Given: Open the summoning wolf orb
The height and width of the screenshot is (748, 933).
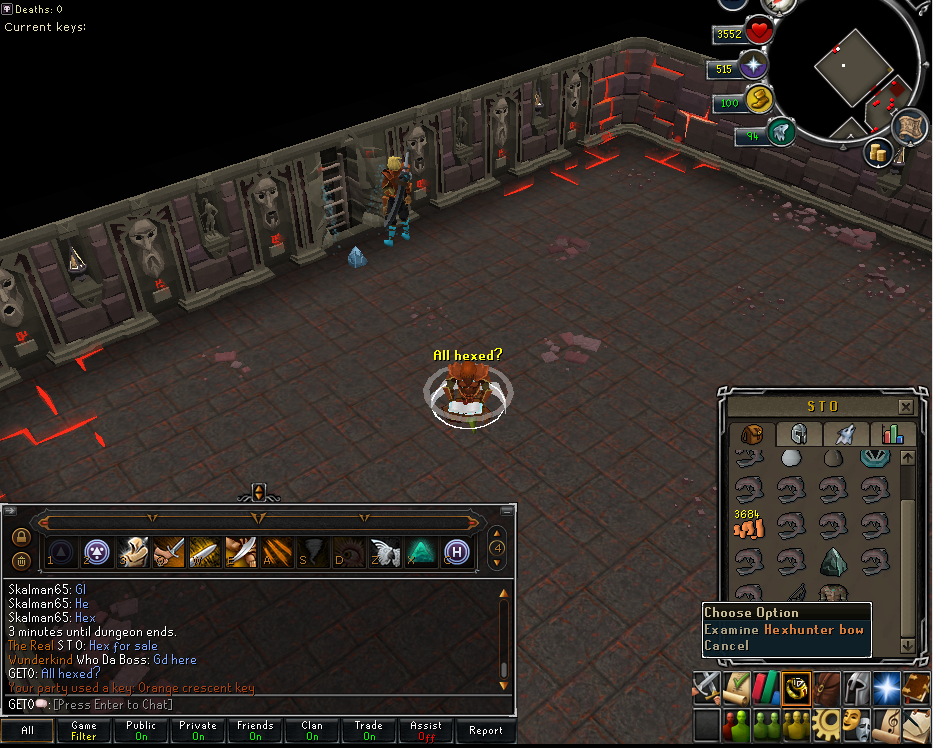Looking at the screenshot, I should pyautogui.click(x=780, y=133).
